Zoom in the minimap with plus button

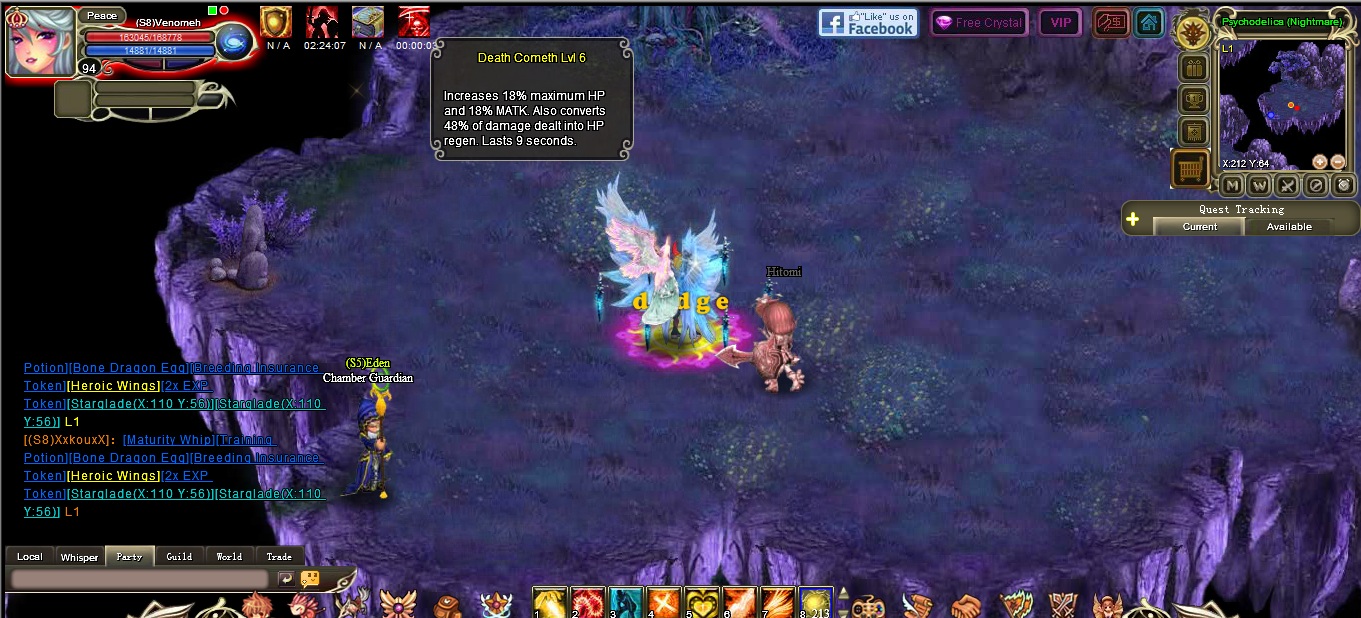1319,162
